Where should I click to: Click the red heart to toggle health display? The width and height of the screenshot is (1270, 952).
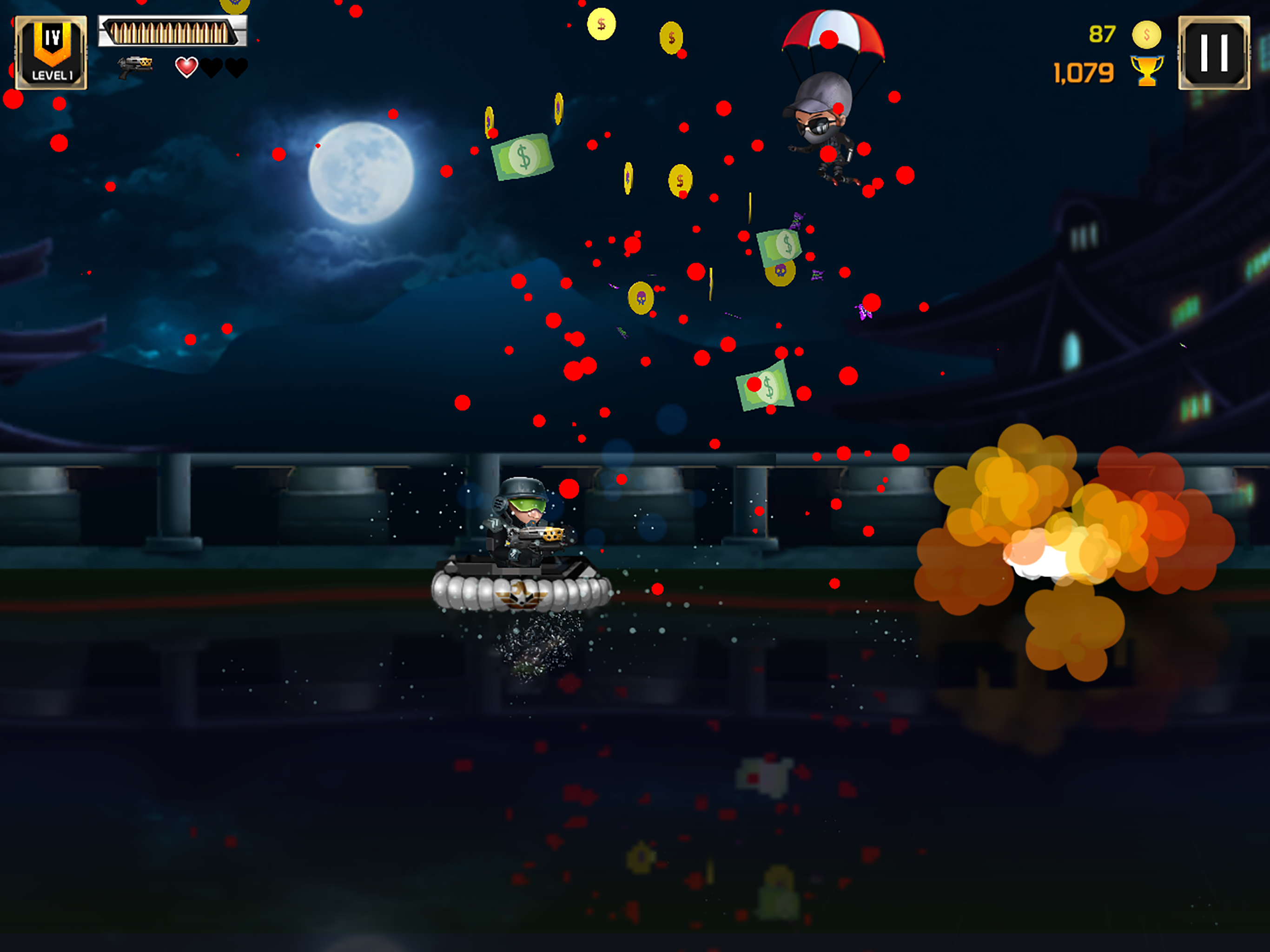186,67
